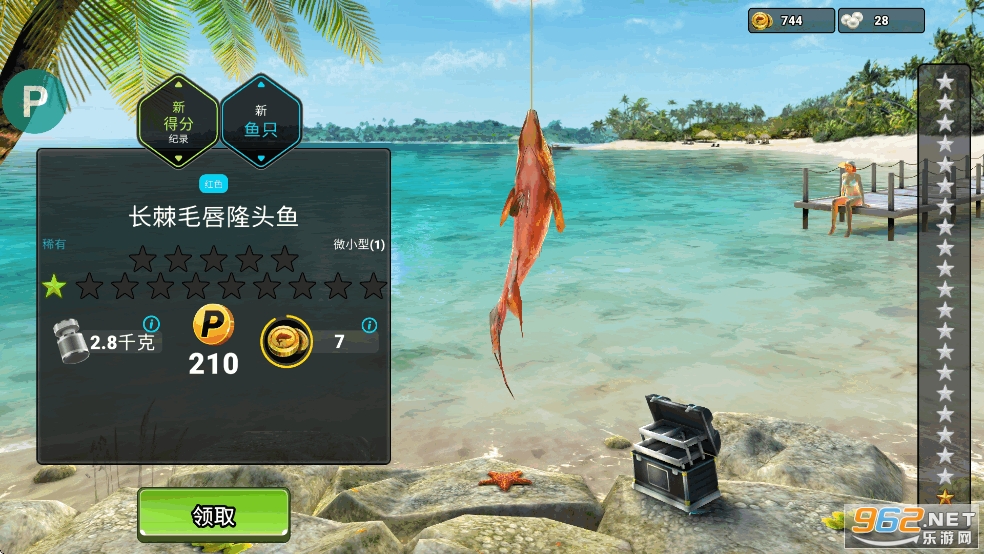Open the round green P button
The image size is (984, 554).
pos(35,101)
